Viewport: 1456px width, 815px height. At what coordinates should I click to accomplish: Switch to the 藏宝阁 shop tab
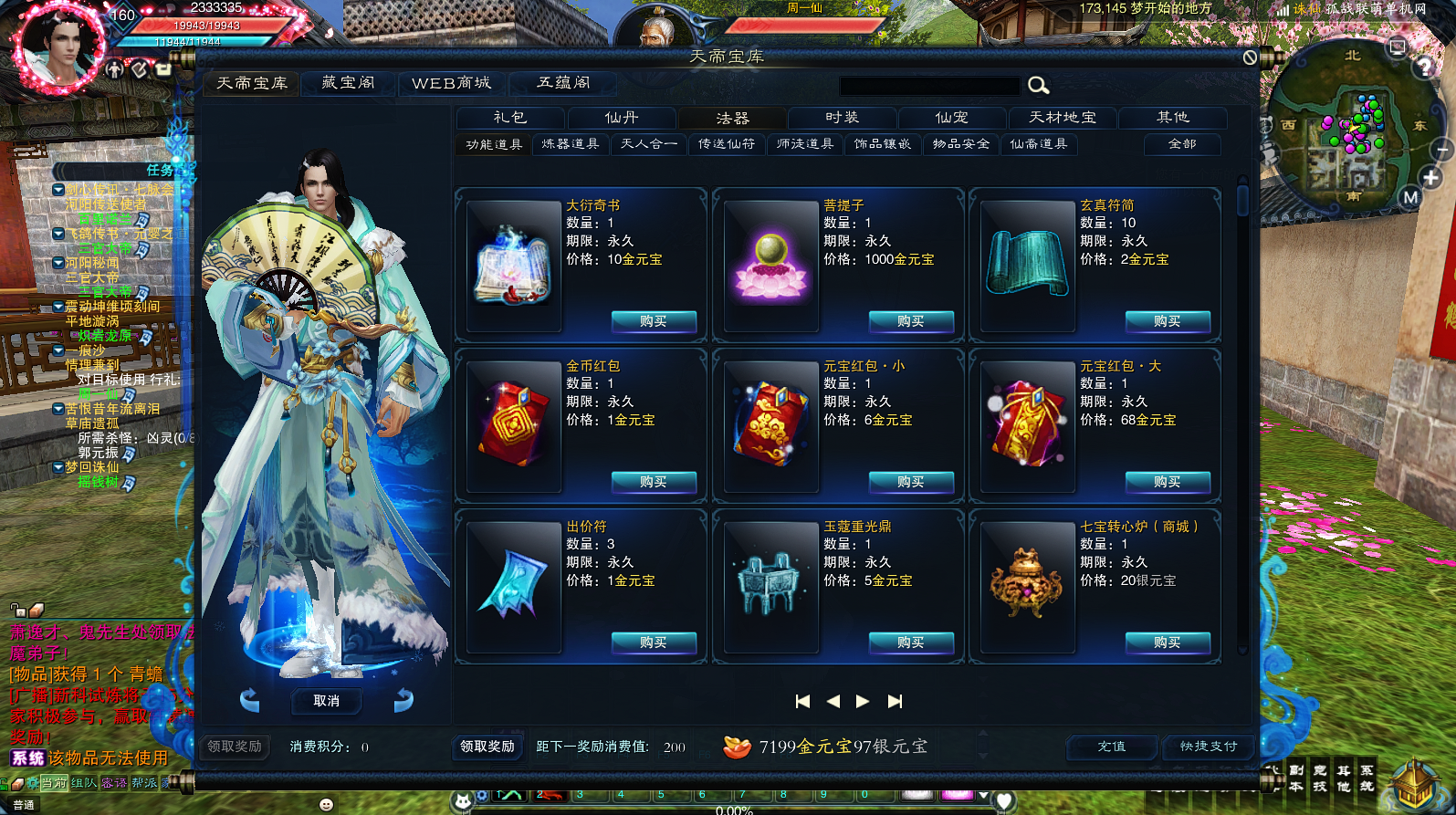[349, 83]
